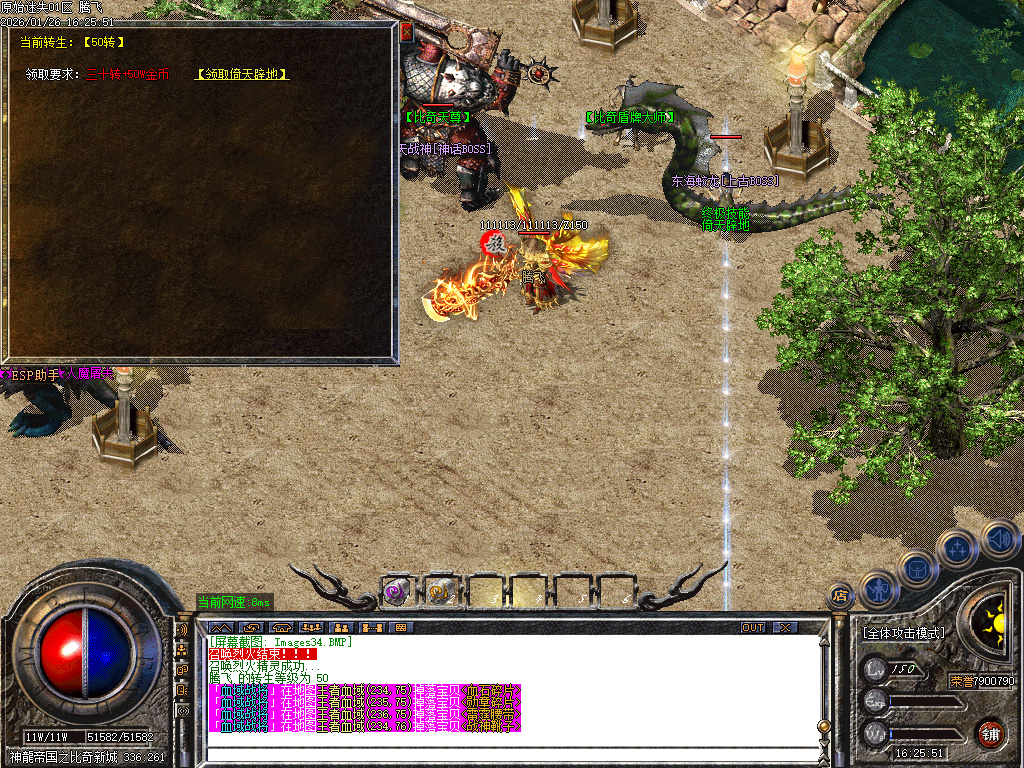Click the X button beside OUT
Viewport: 1024px width, 768px height.
tap(785, 627)
